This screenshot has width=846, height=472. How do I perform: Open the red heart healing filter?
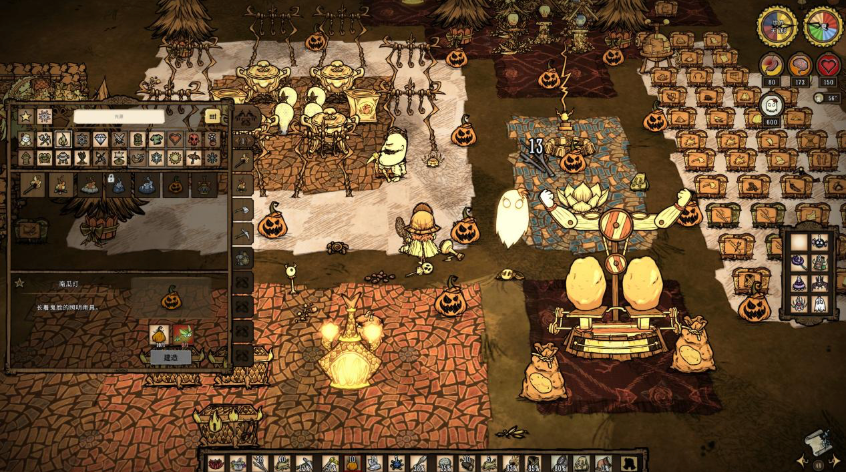(175, 140)
